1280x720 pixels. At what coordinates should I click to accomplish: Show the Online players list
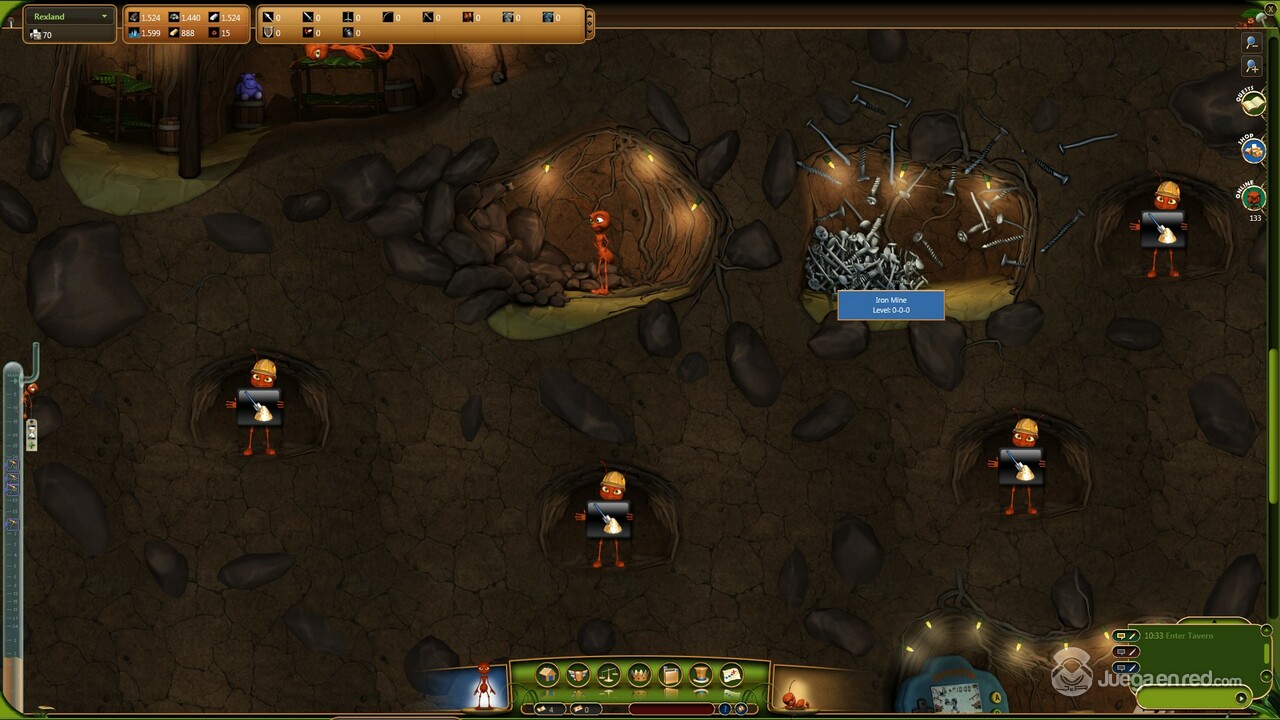click(1254, 196)
